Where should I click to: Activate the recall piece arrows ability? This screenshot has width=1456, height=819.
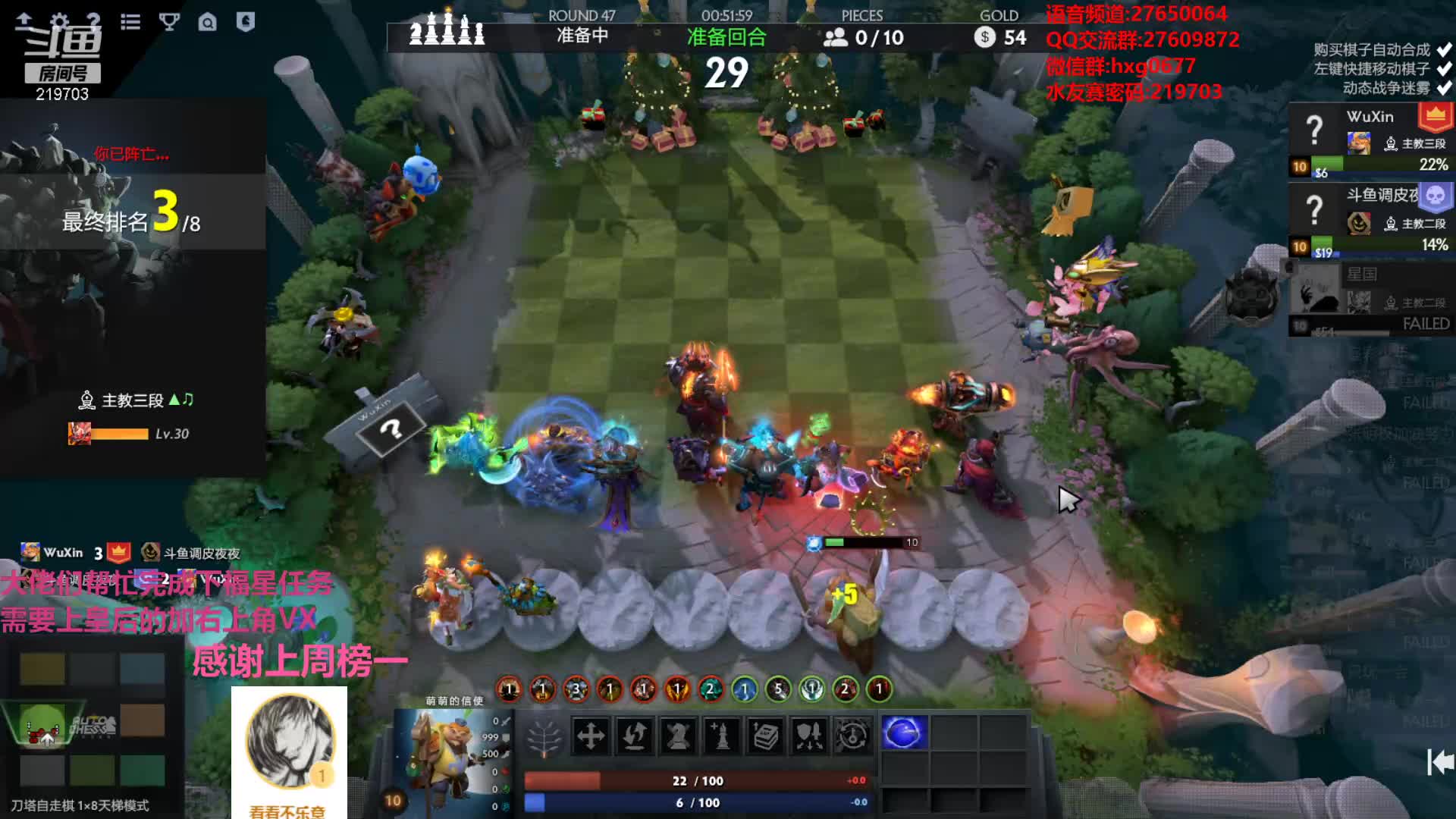pyautogui.click(x=635, y=735)
